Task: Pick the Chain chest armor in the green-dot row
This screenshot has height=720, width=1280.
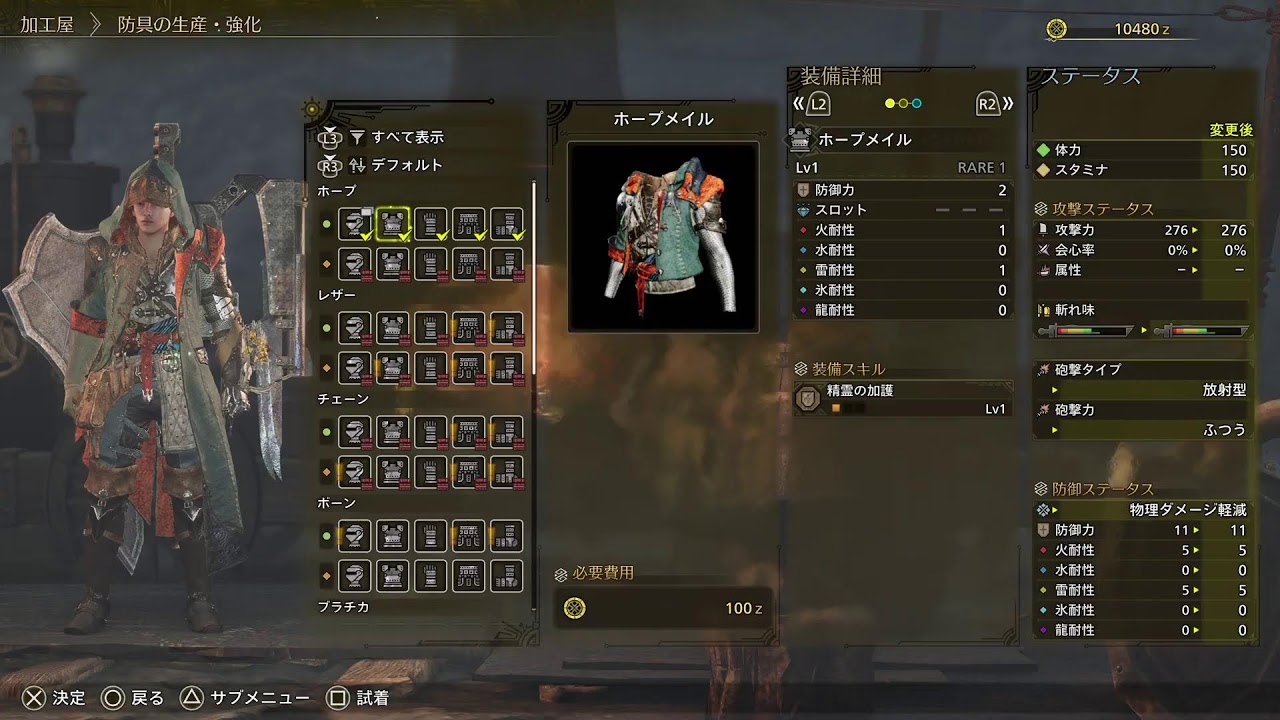Action: (x=392, y=432)
